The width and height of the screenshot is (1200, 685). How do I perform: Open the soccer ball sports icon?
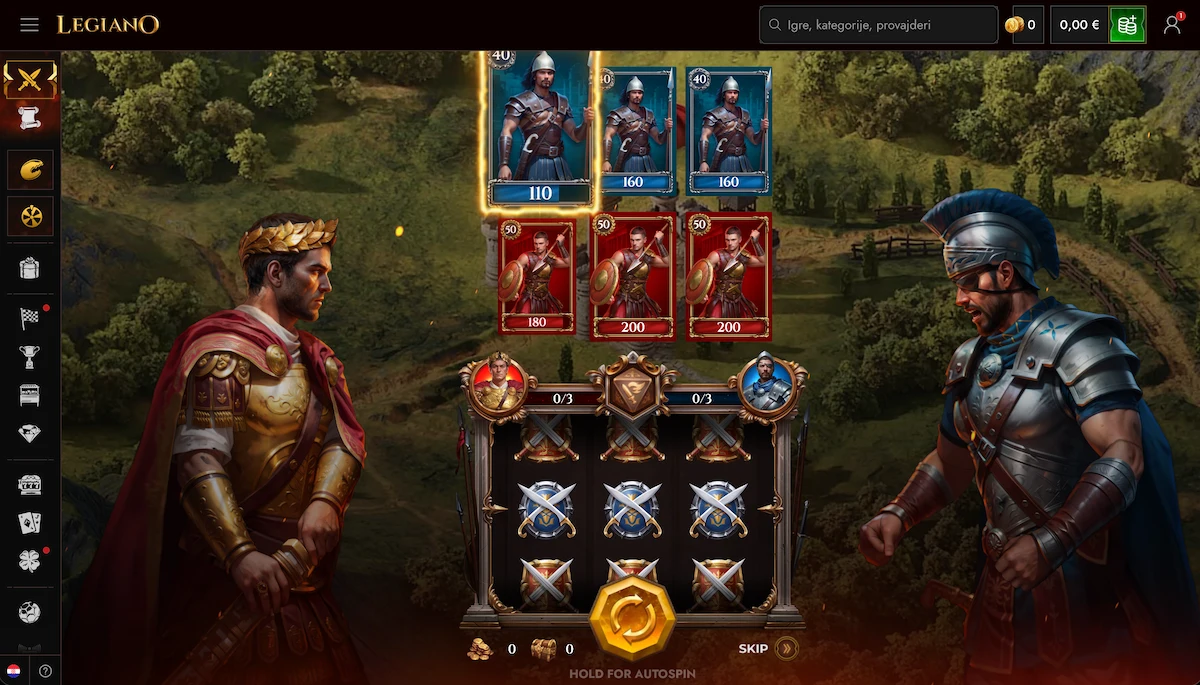click(x=30, y=612)
